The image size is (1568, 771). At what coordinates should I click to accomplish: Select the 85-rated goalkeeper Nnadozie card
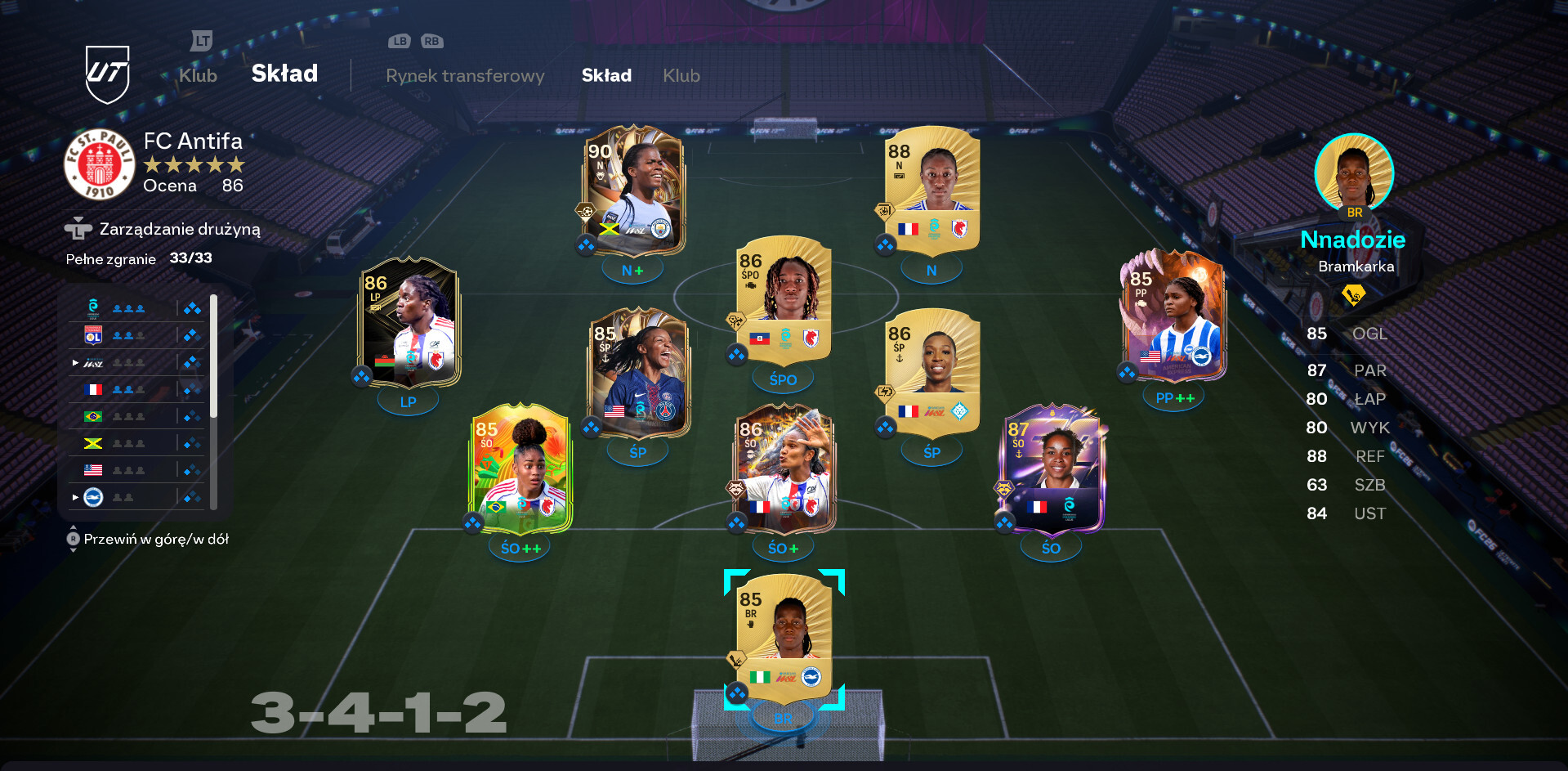pos(784,638)
